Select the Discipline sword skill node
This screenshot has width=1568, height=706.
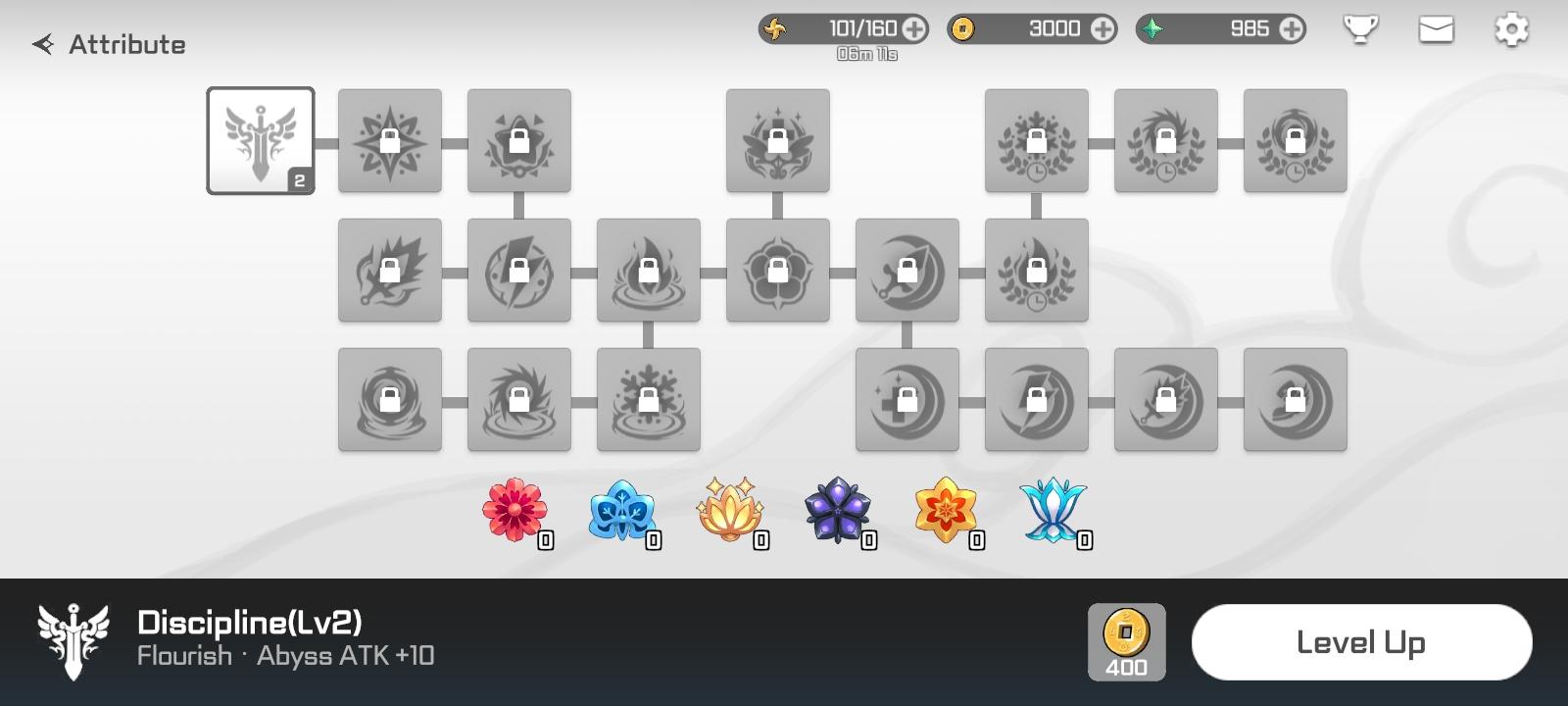coord(260,140)
